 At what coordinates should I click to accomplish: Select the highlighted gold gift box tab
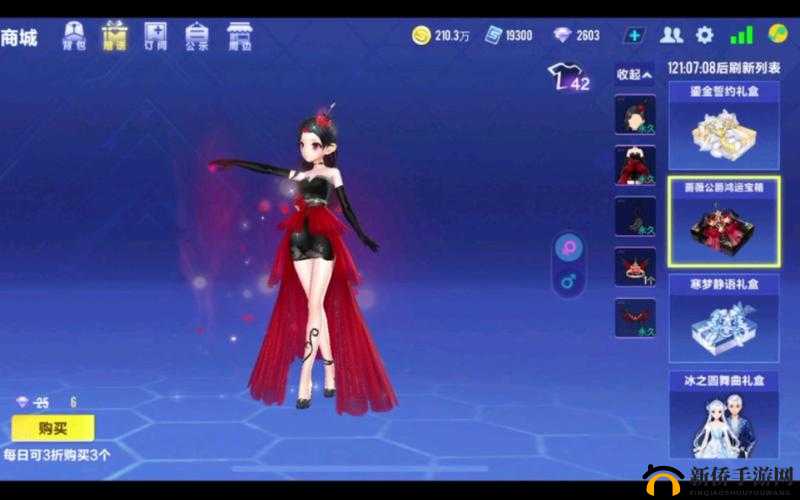pyautogui.click(x=115, y=36)
